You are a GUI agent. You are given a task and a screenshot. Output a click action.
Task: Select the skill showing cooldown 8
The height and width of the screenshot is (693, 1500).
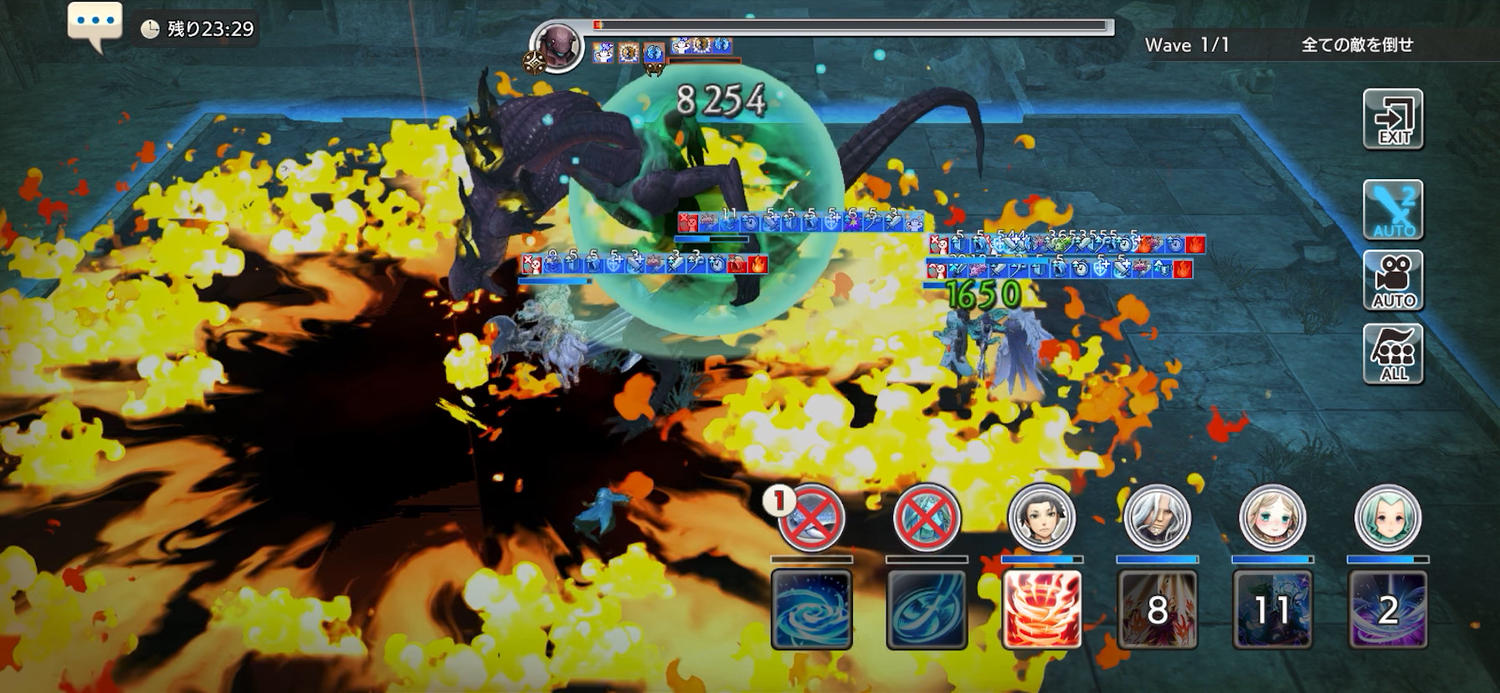tap(1157, 609)
